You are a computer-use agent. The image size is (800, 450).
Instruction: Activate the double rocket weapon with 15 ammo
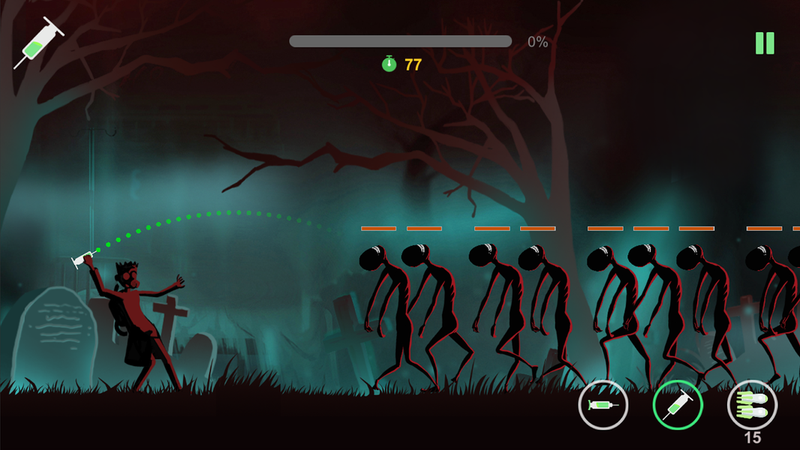click(752, 404)
